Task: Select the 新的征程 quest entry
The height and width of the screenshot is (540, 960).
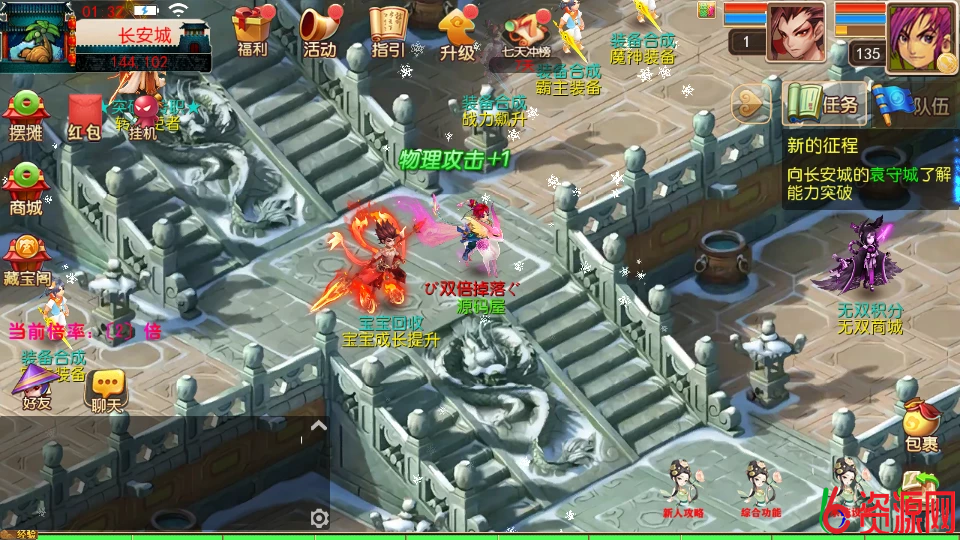Action: (868, 168)
